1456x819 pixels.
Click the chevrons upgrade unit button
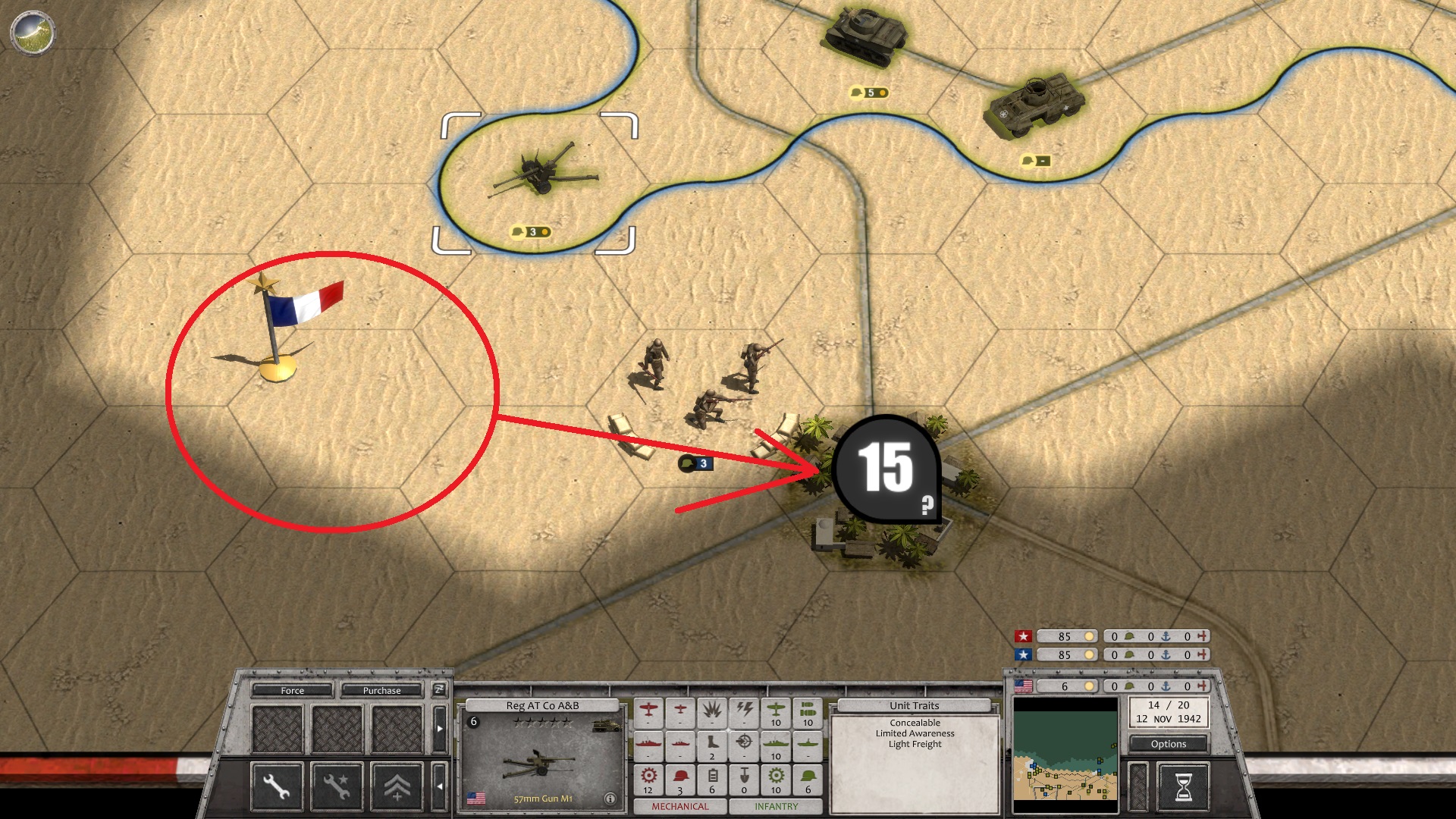tap(397, 786)
